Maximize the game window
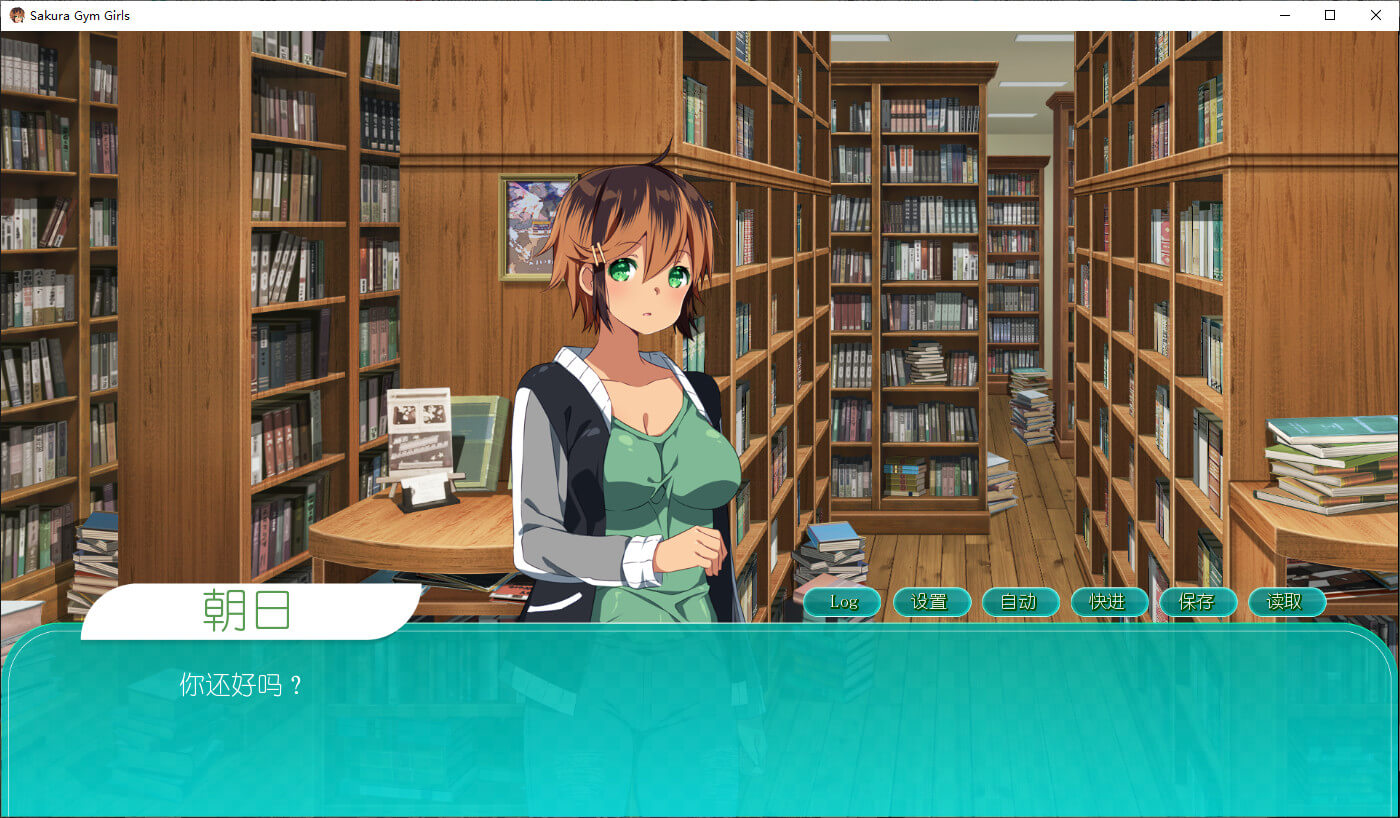 click(x=1330, y=15)
